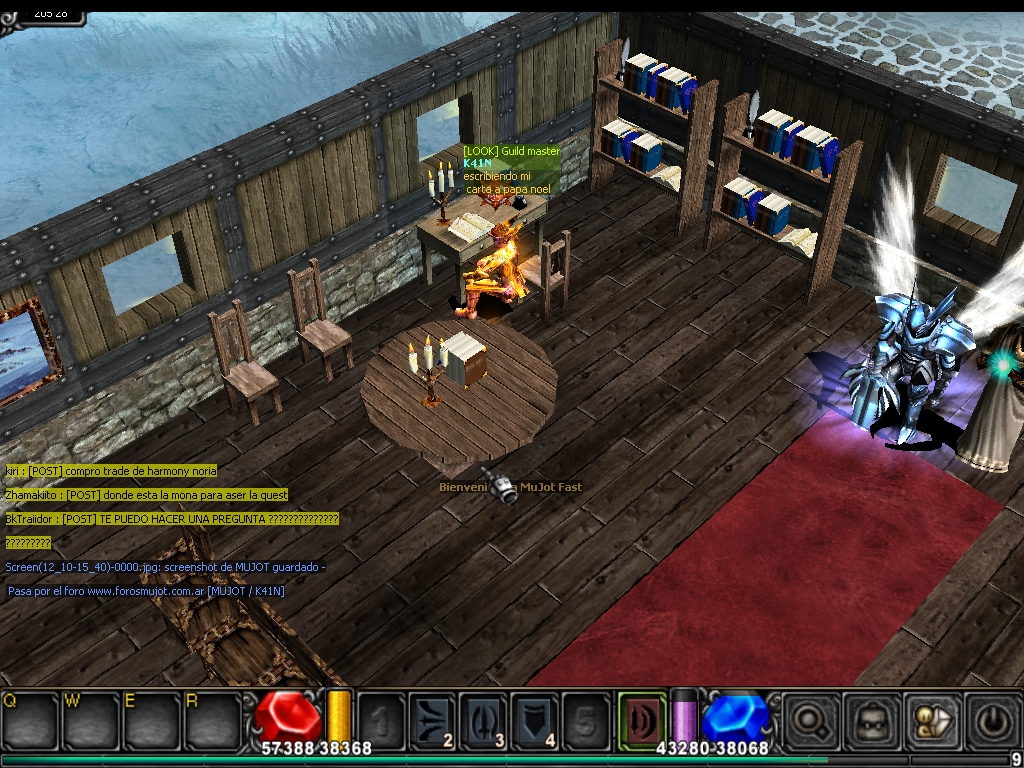Select the empty R item slot
This screenshot has height=768, width=1024.
click(x=212, y=718)
